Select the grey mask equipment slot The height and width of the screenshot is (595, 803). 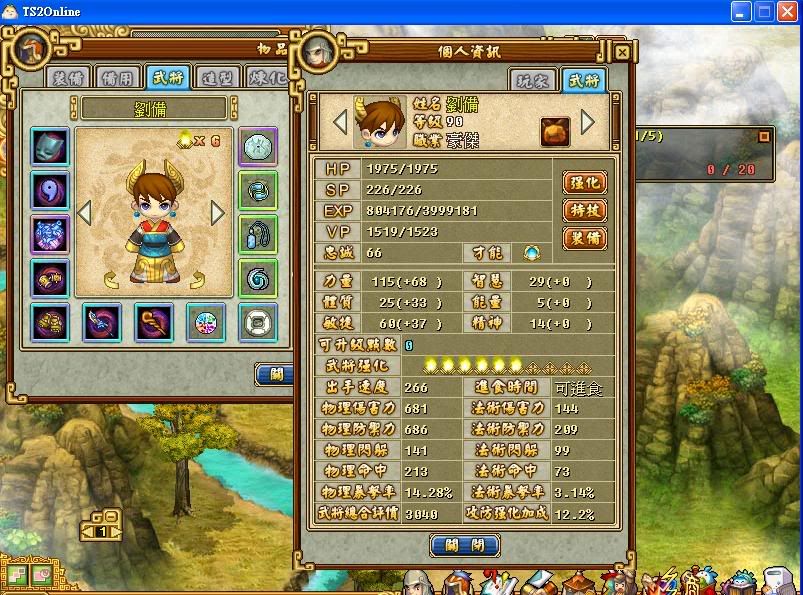coord(50,146)
